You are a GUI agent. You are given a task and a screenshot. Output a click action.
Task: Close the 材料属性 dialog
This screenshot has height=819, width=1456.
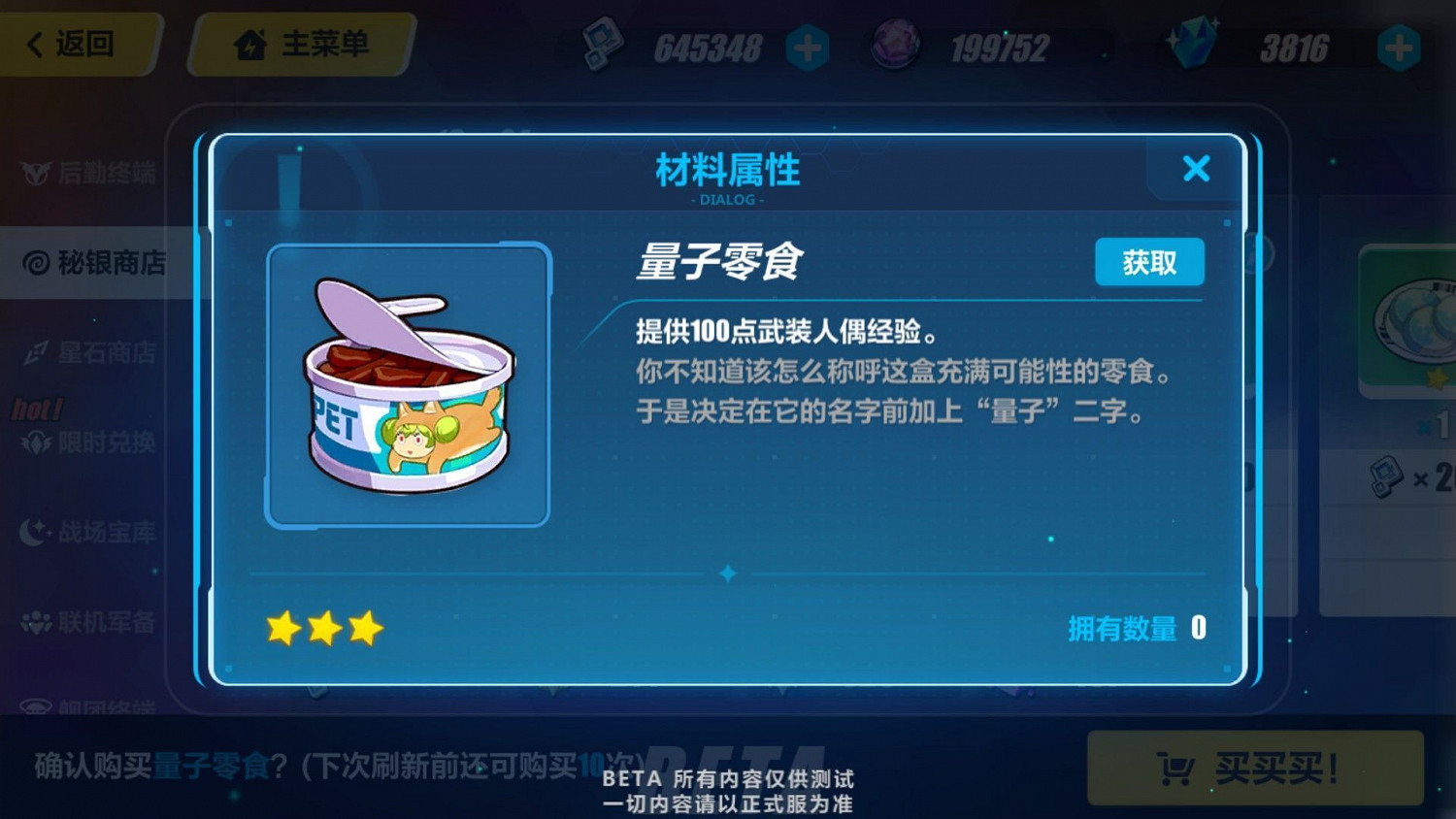point(1196,169)
